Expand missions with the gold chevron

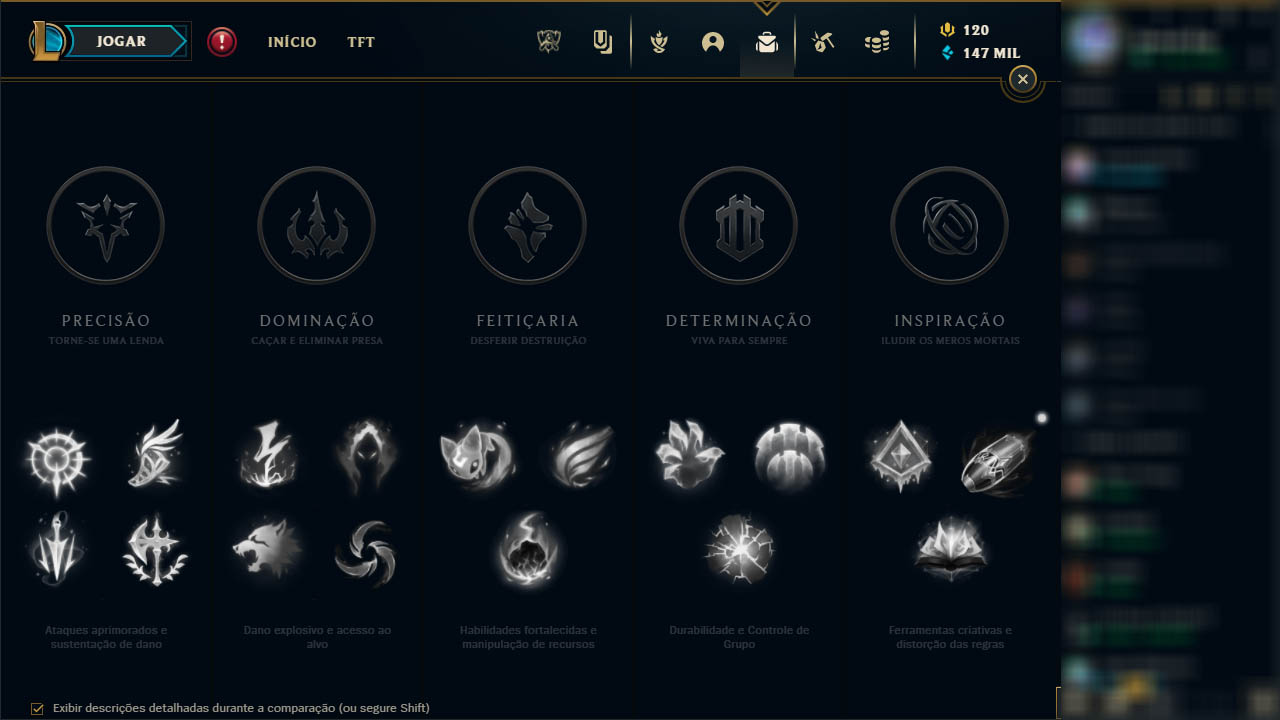(766, 8)
